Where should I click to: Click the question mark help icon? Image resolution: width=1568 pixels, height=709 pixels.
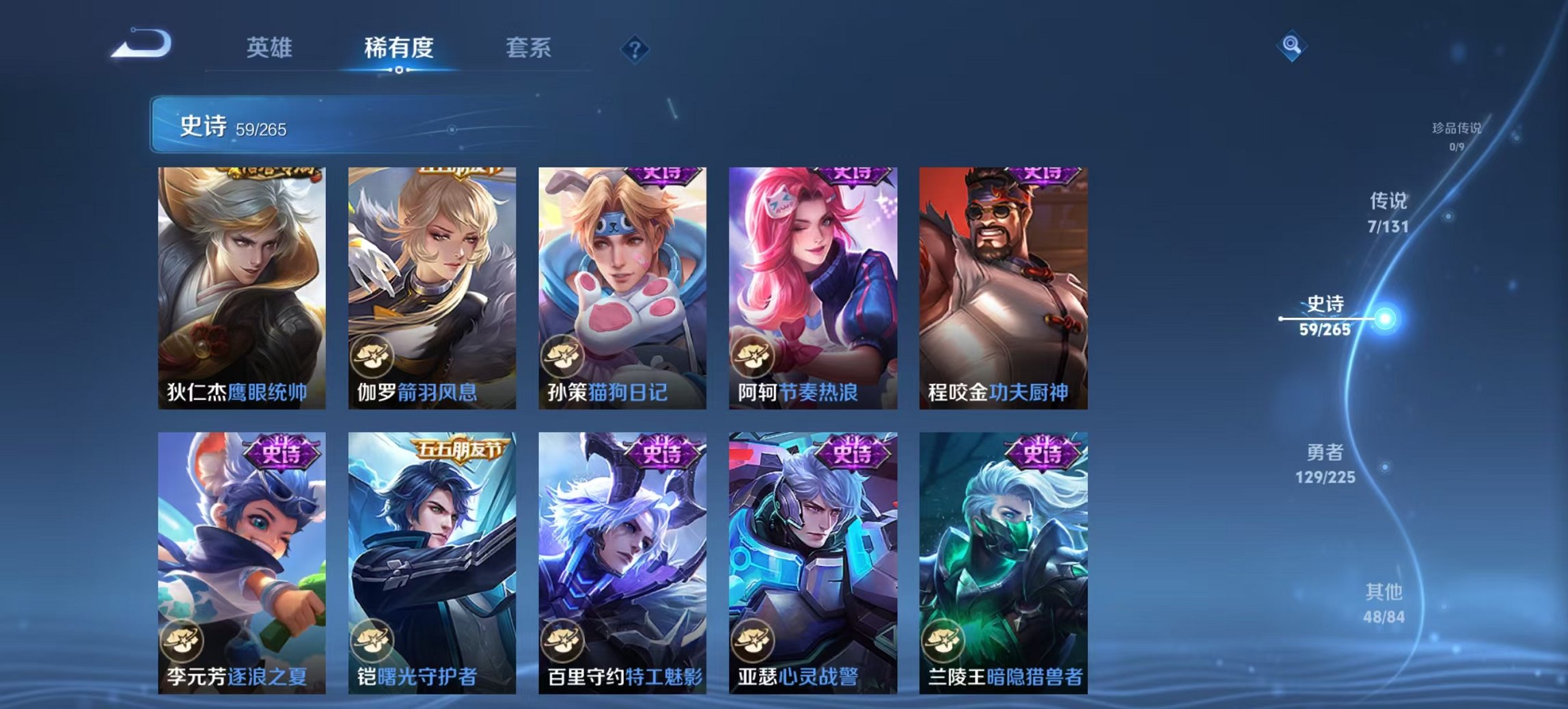click(x=635, y=49)
